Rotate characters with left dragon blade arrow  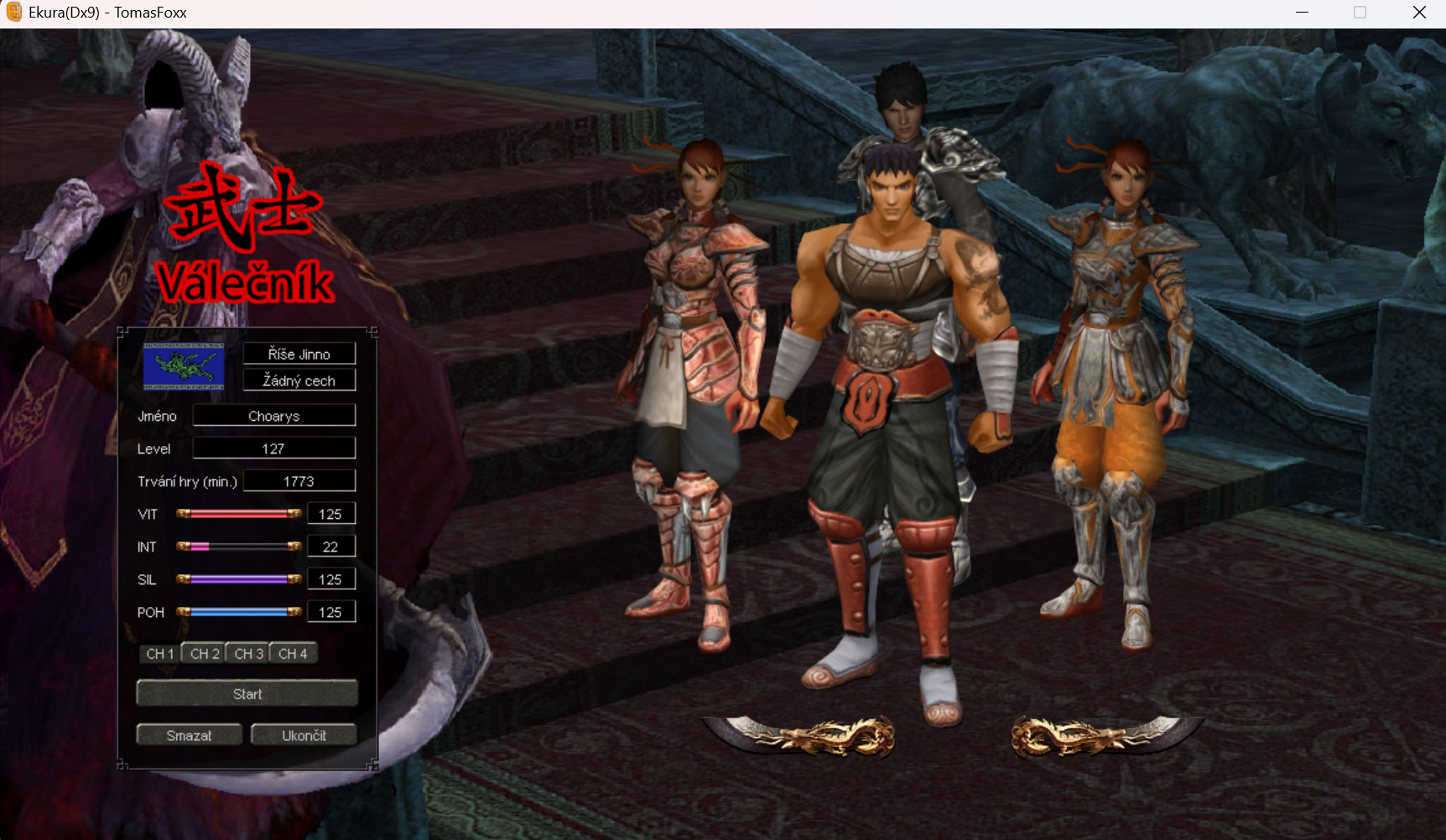[x=800, y=735]
